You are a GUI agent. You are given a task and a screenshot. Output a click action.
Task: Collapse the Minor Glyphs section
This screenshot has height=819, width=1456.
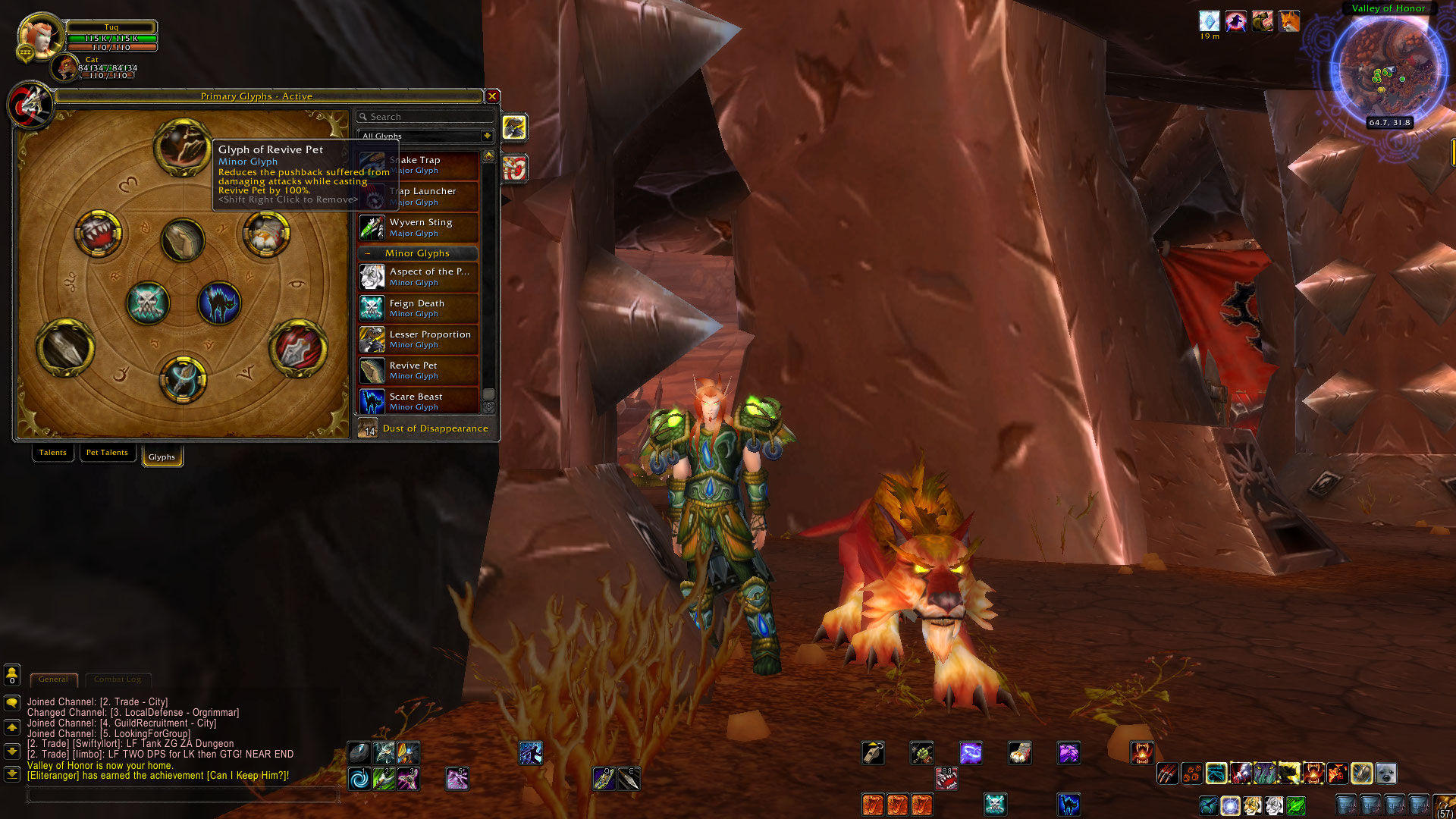(369, 253)
